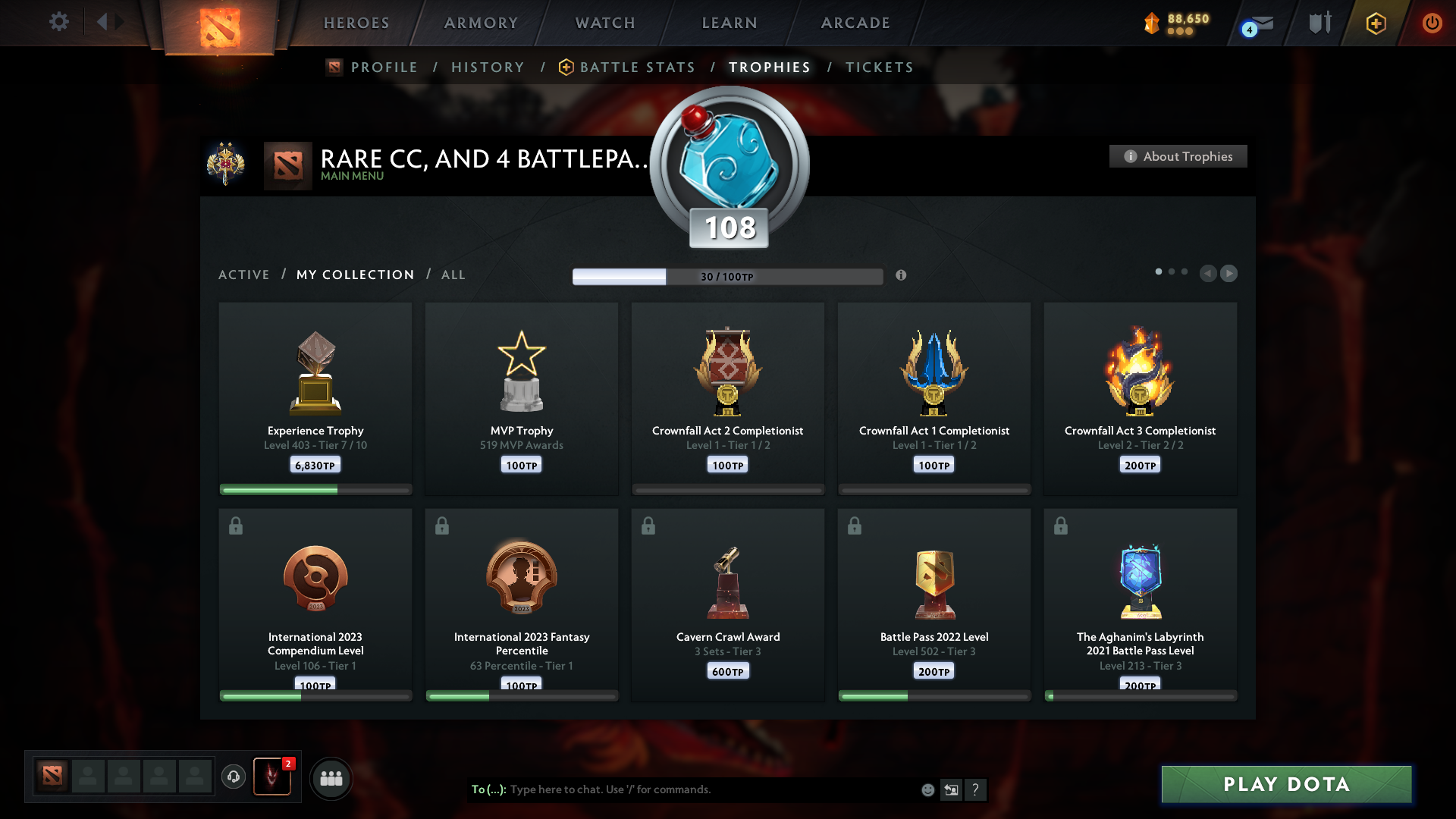Click the power button to exit
The height and width of the screenshot is (819, 1456).
pos(1432,23)
